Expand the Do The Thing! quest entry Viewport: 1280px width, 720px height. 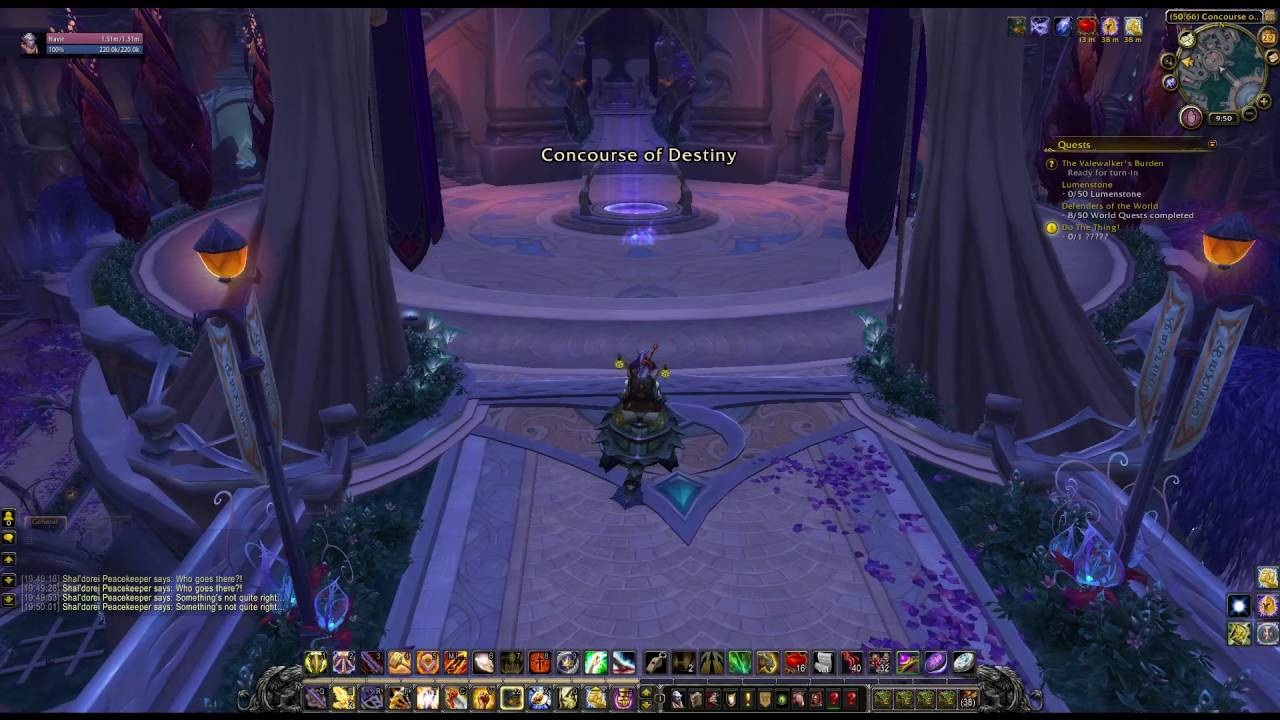pyautogui.click(x=1090, y=227)
